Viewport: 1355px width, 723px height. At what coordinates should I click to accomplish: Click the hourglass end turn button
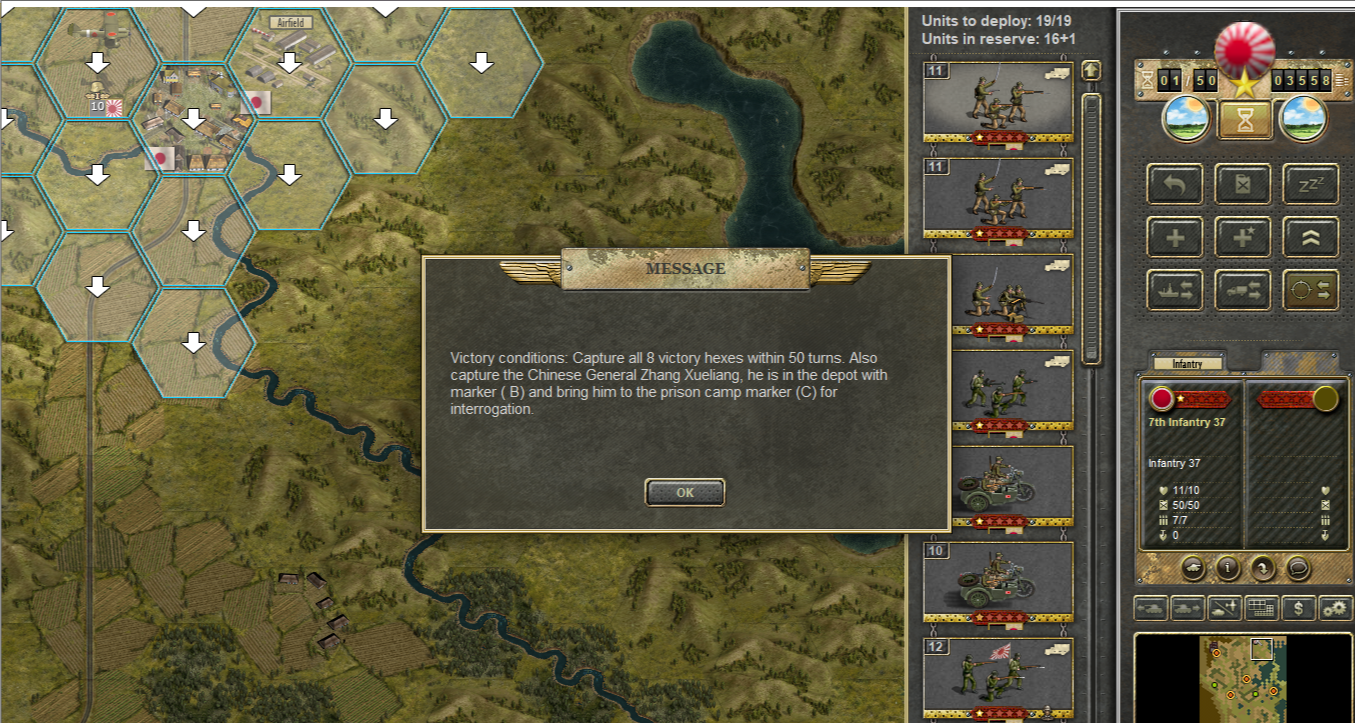(1244, 120)
